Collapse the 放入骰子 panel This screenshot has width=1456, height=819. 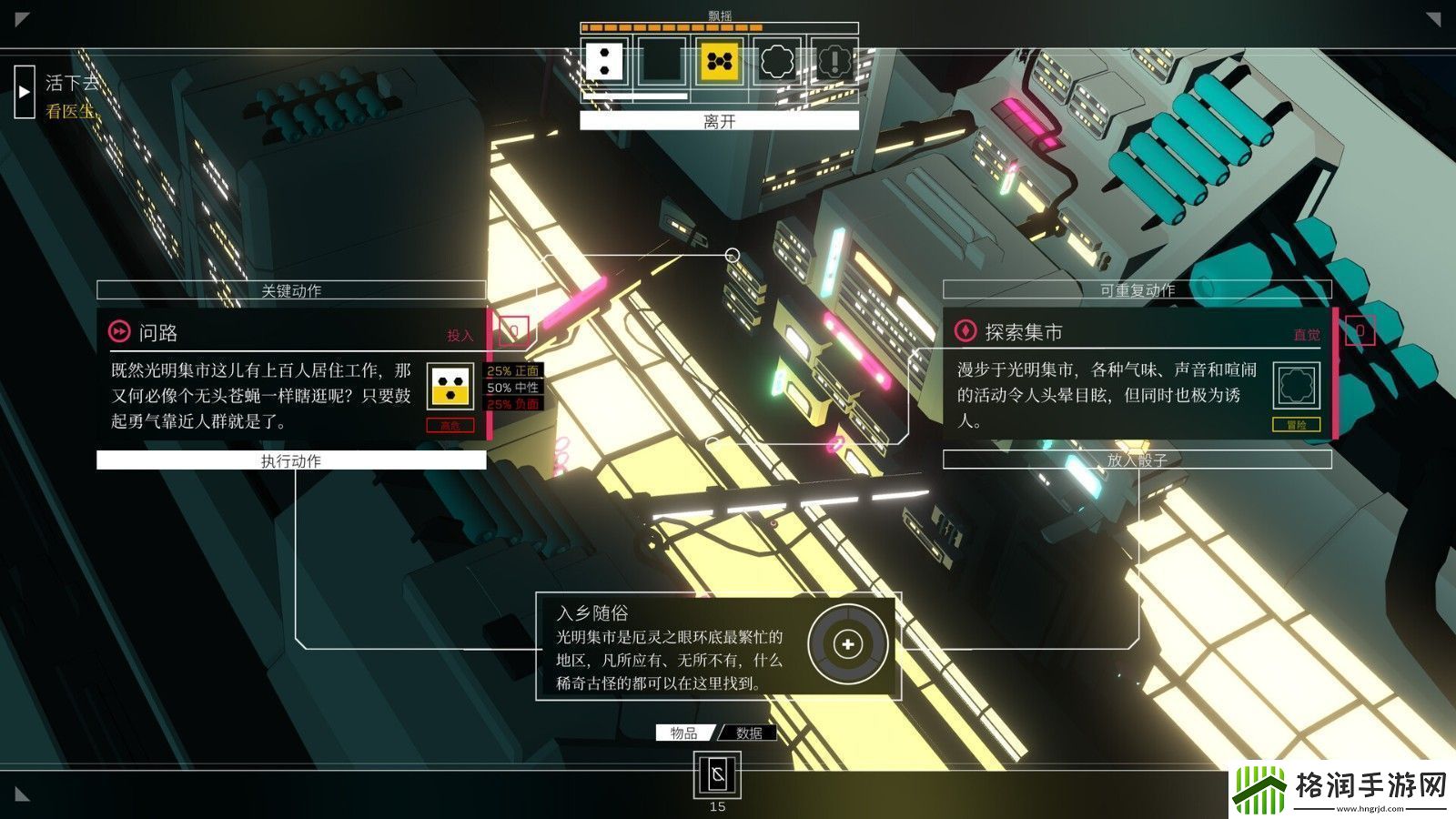point(1137,460)
